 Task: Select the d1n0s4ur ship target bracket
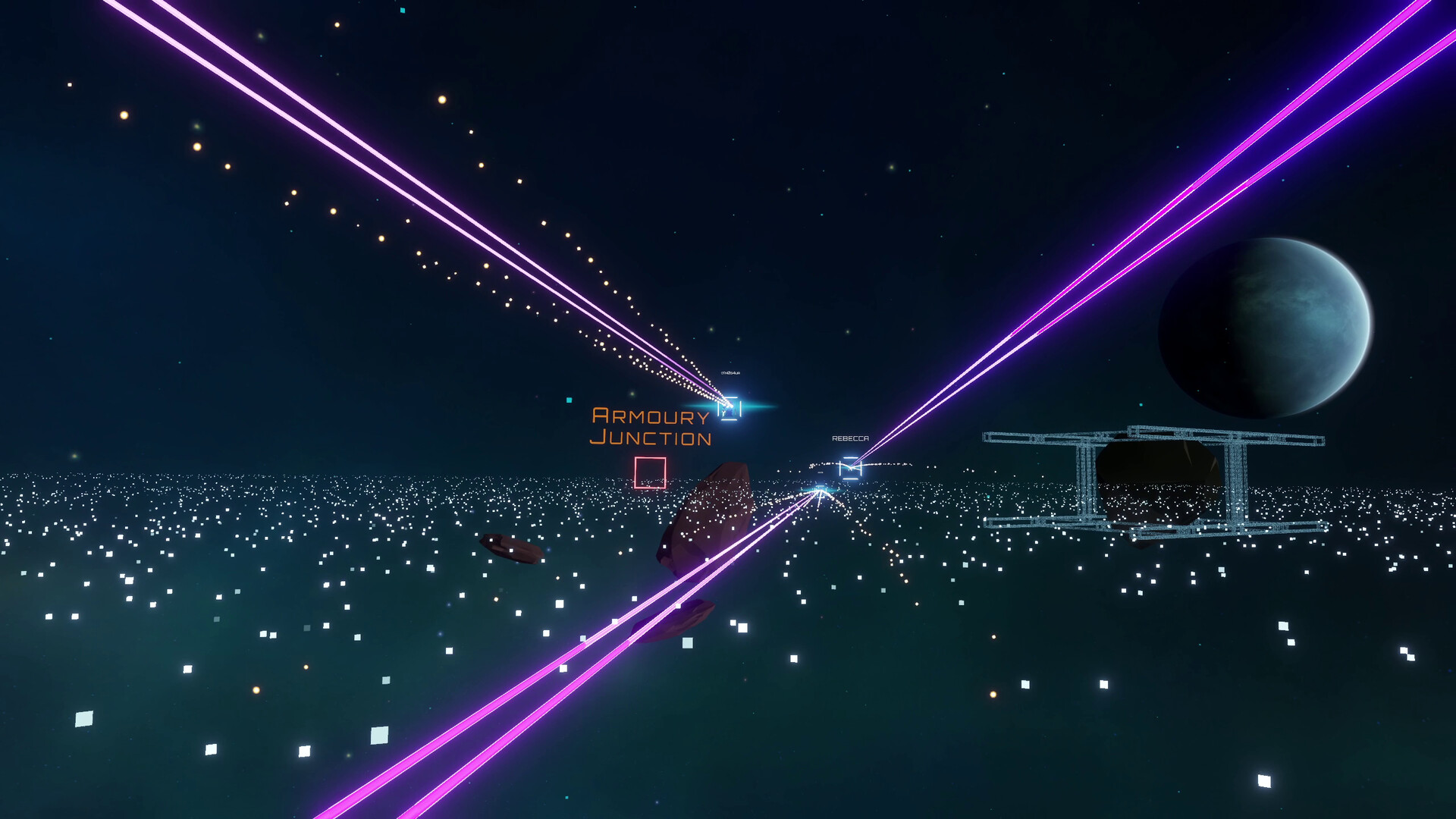(730, 408)
